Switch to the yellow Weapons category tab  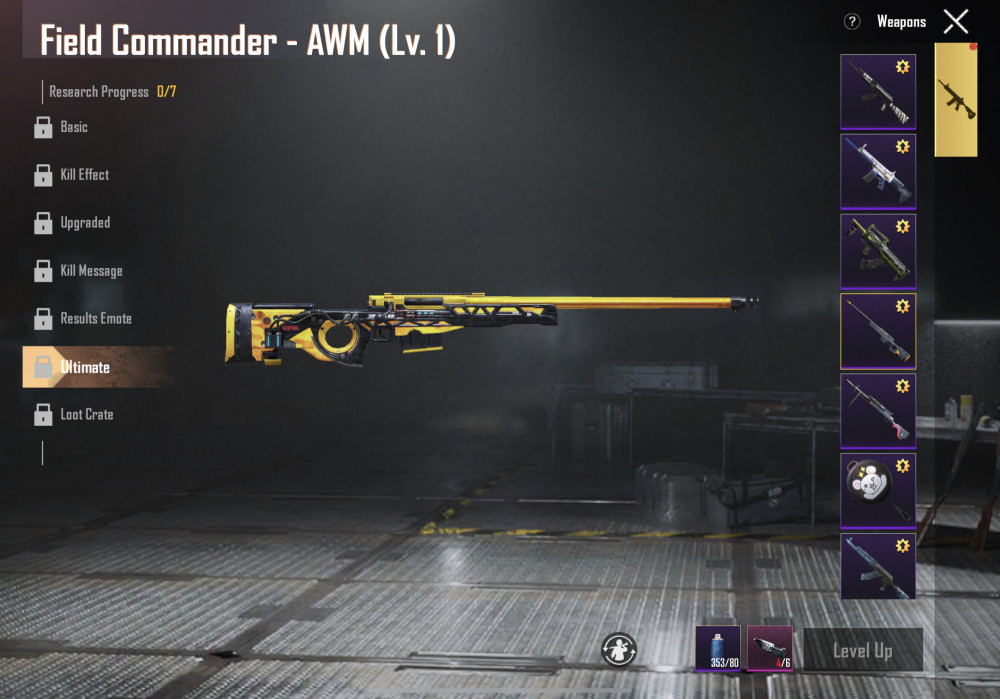955,100
